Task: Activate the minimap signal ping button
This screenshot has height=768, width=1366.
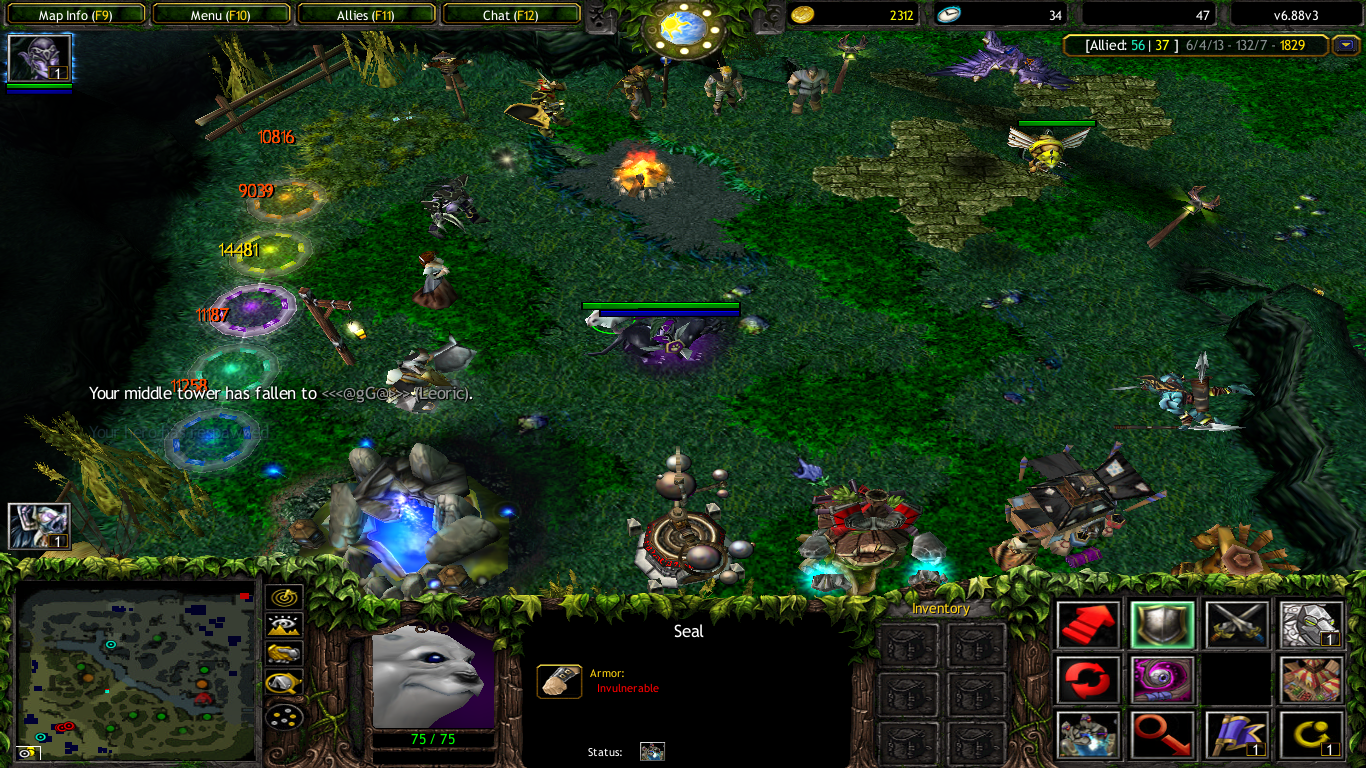Action: pos(284,598)
